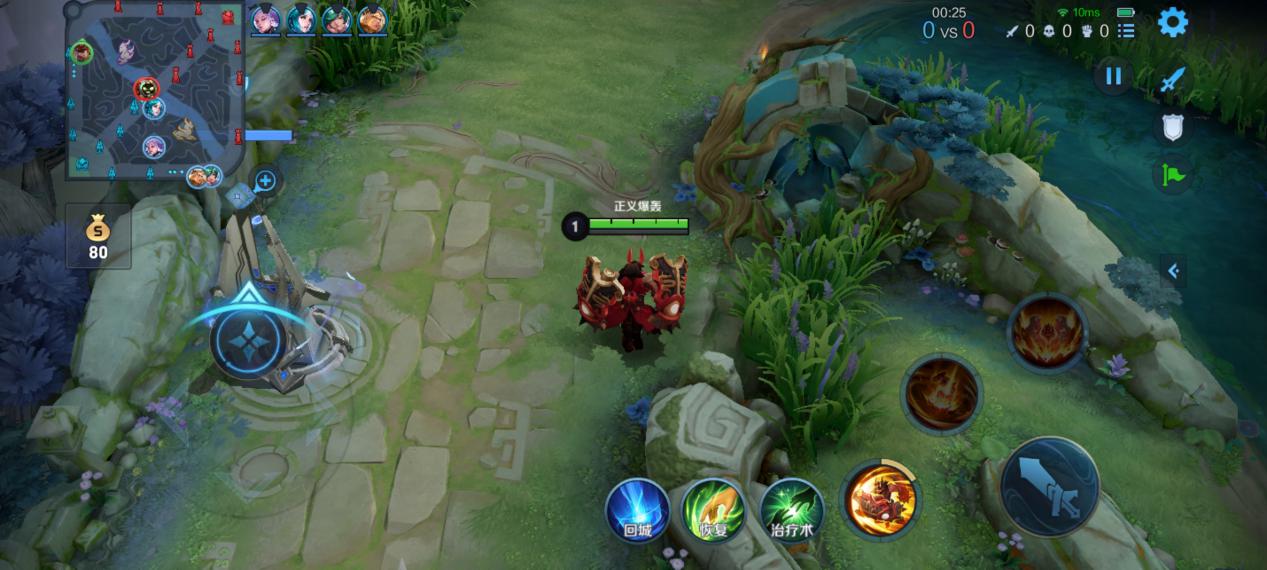1267x570 pixels.
Task: Open the settings gear menu
Action: (1172, 22)
